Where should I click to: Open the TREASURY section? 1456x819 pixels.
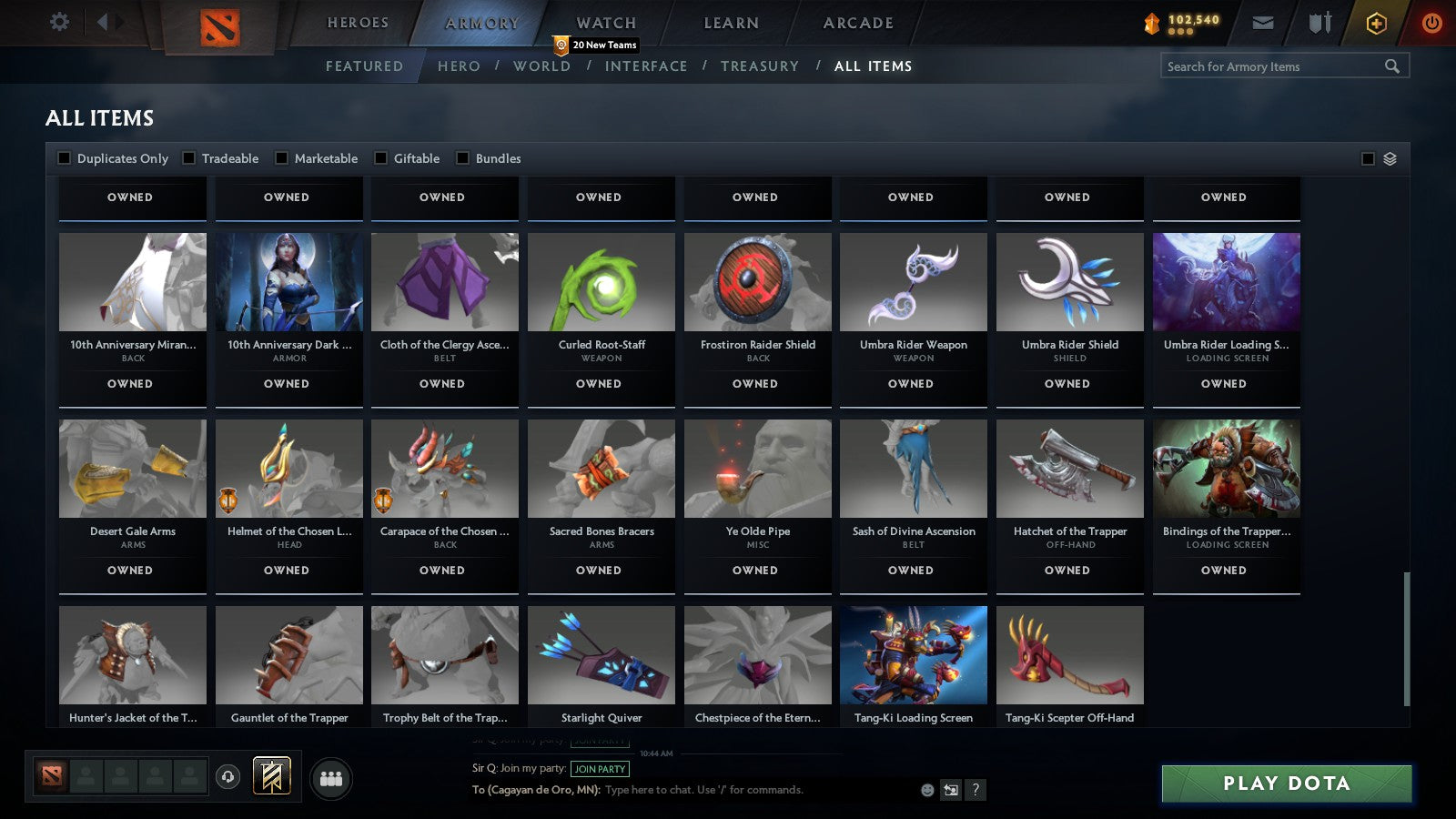point(761,66)
